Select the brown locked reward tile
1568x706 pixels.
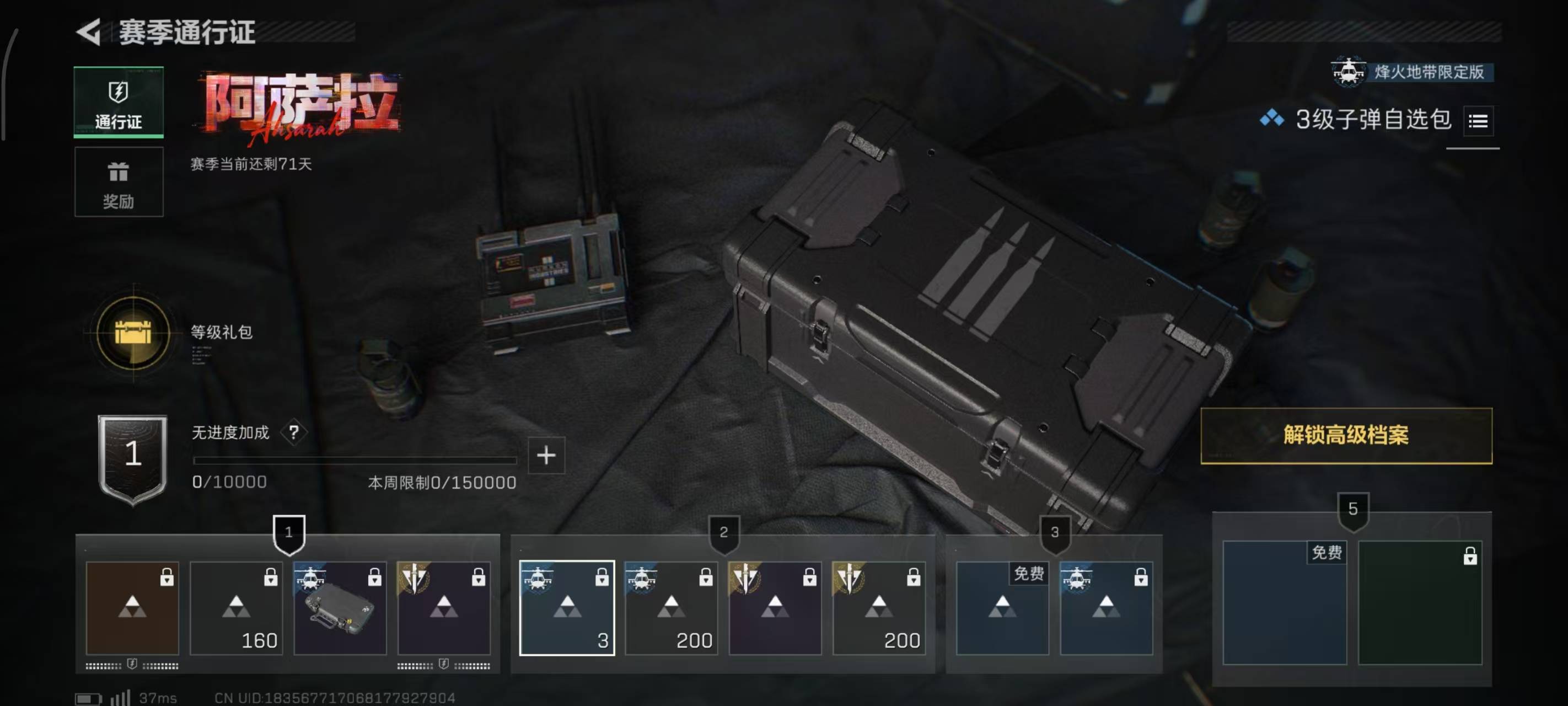click(132, 608)
